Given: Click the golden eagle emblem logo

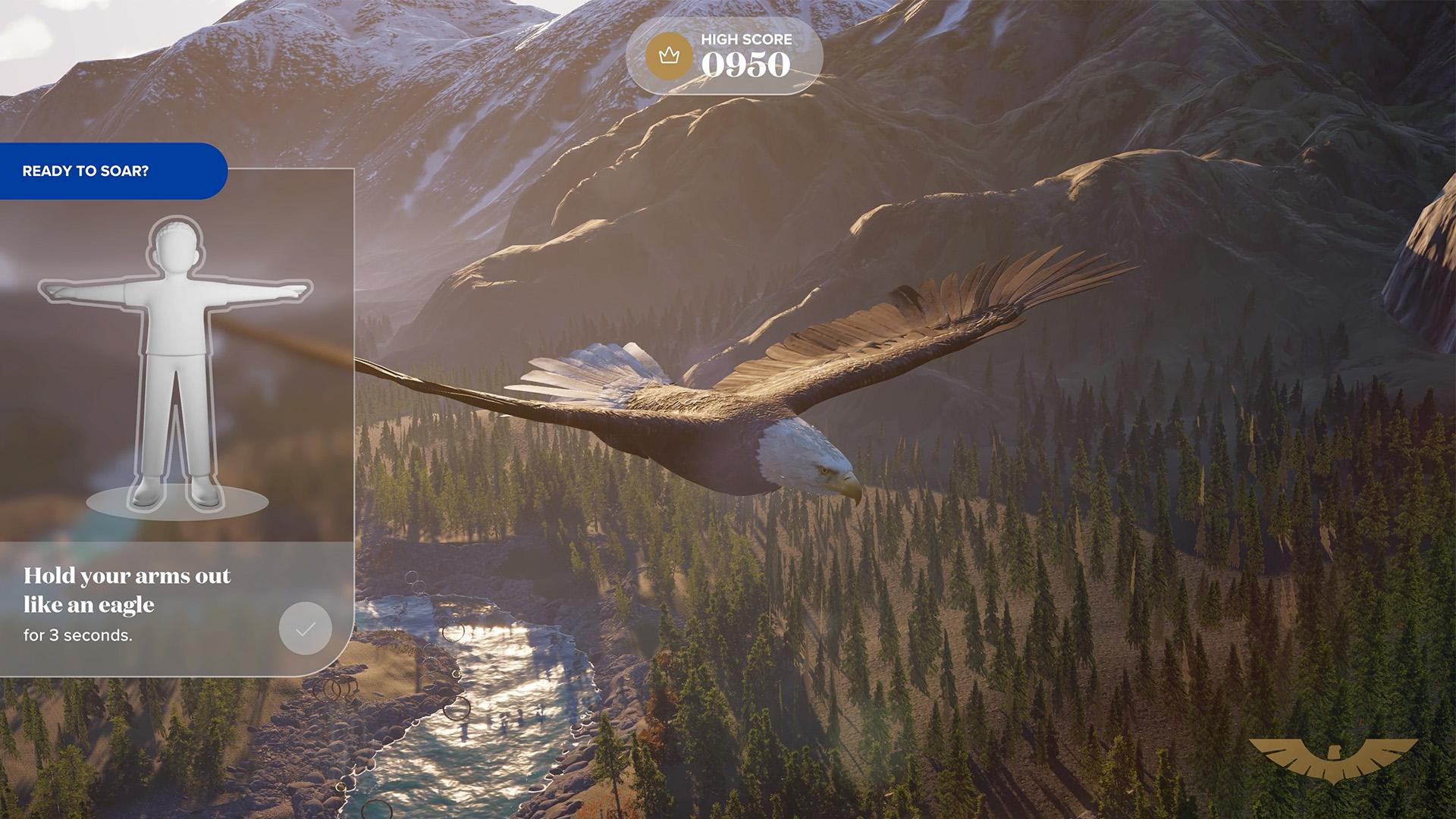Looking at the screenshot, I should pos(1333,760).
